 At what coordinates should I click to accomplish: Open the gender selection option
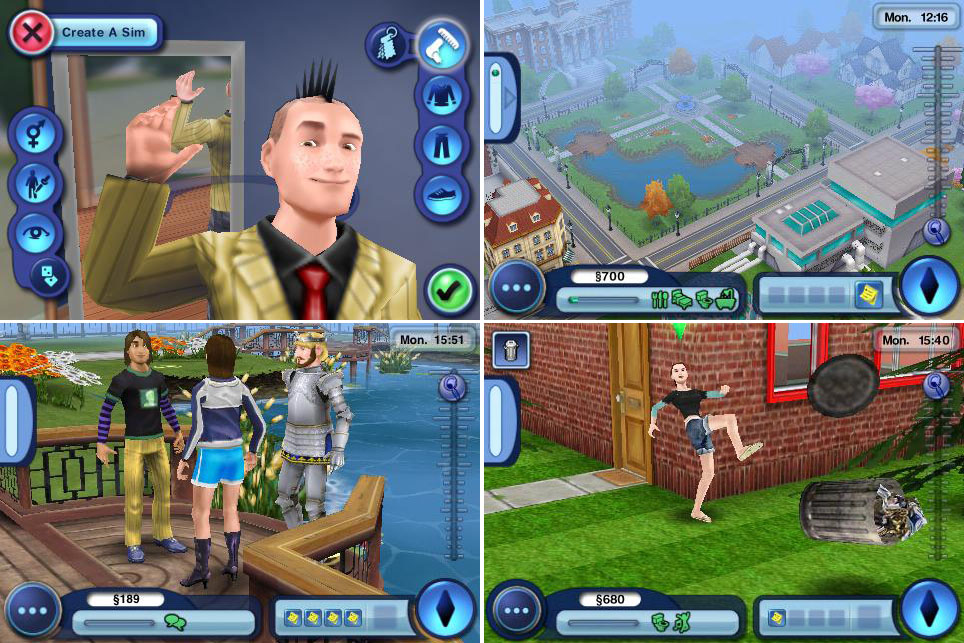coord(35,132)
